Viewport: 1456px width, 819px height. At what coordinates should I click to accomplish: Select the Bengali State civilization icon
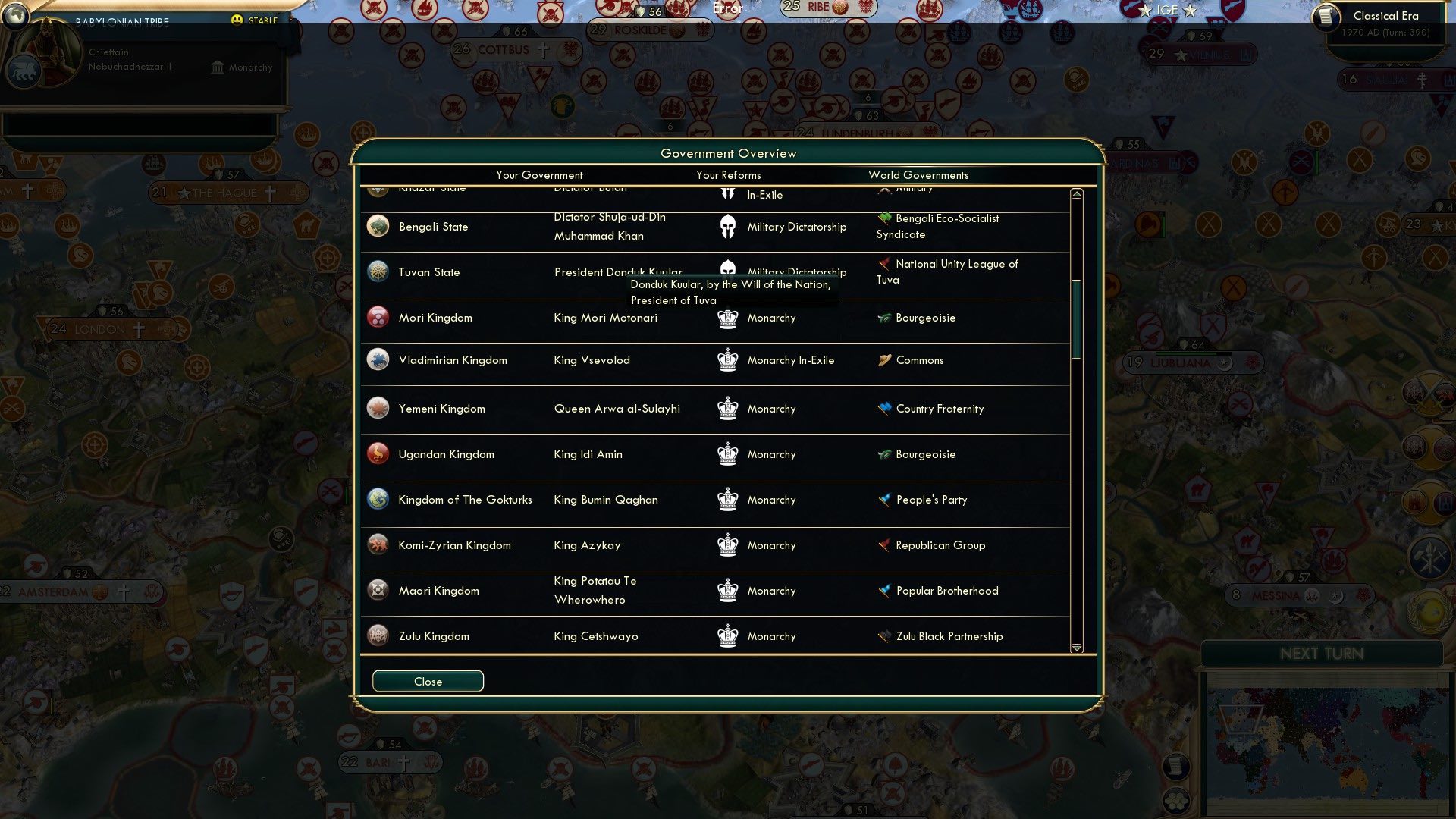pos(378,226)
